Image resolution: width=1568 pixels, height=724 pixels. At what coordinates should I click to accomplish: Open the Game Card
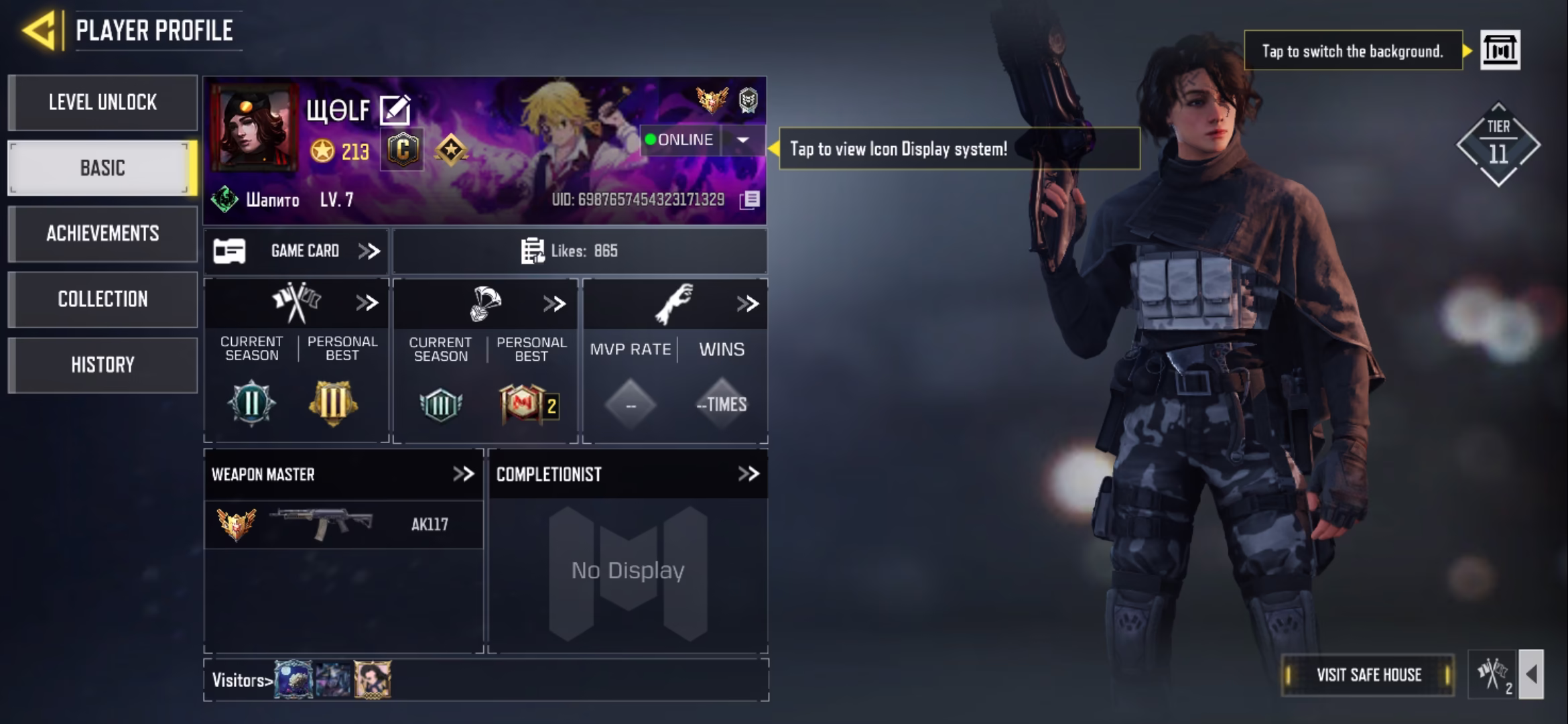click(x=296, y=251)
